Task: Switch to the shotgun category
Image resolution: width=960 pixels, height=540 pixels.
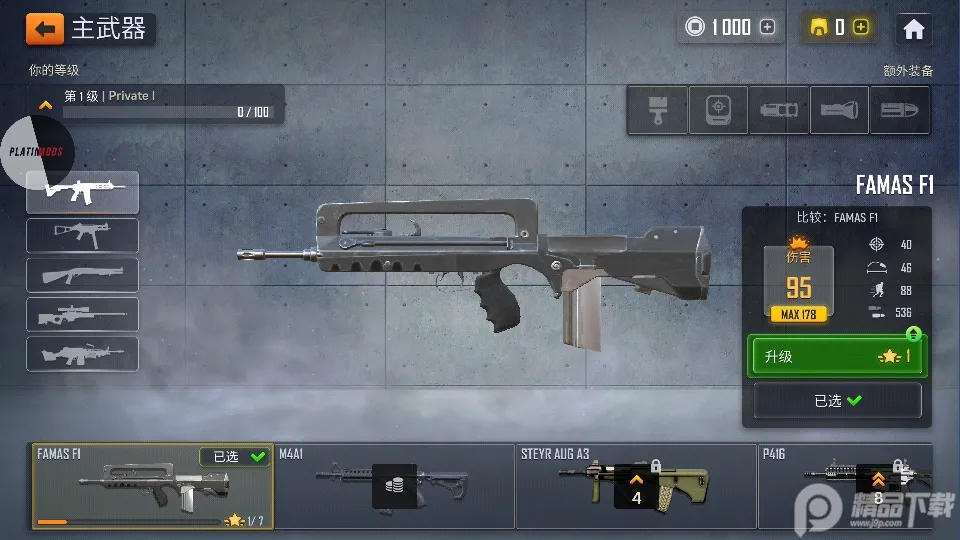Action: (x=82, y=275)
